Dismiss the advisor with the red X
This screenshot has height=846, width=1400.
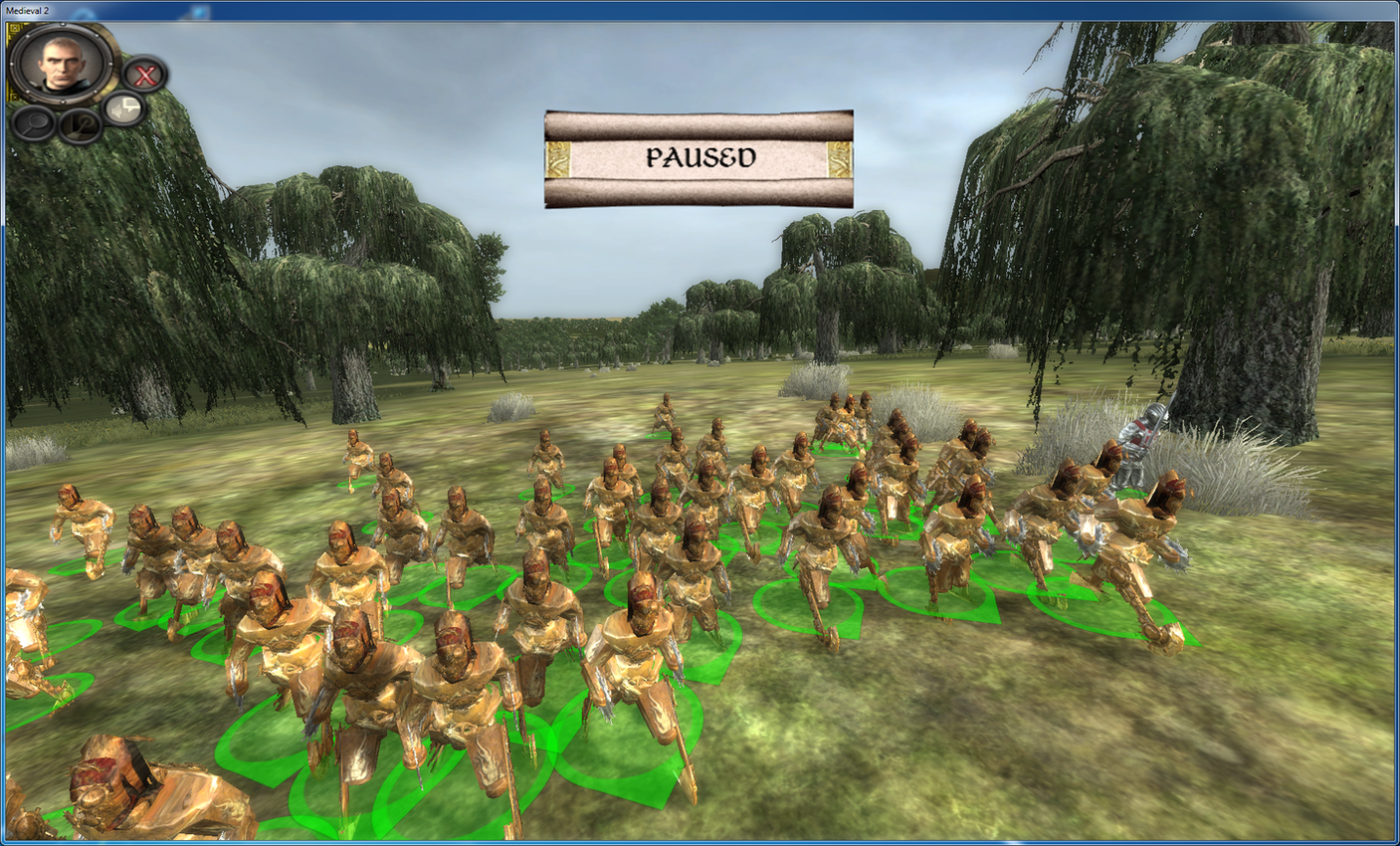tap(145, 75)
